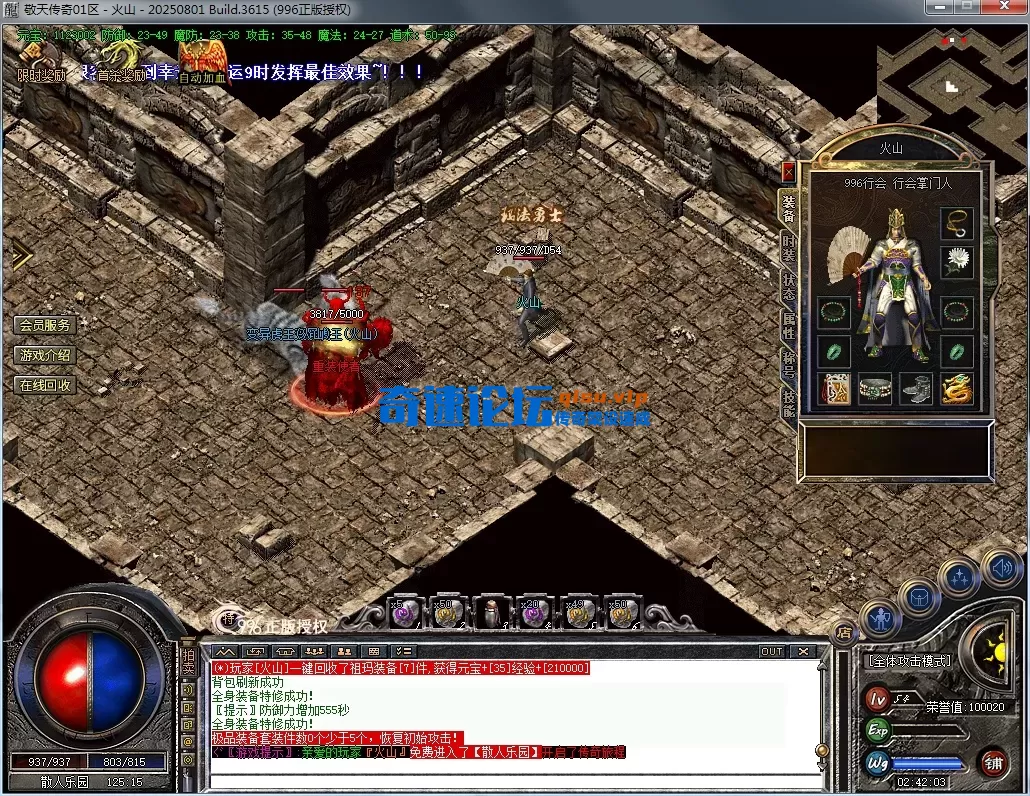Choose the gold necklace equipment slot
The width and height of the screenshot is (1030, 796).
pos(957,223)
